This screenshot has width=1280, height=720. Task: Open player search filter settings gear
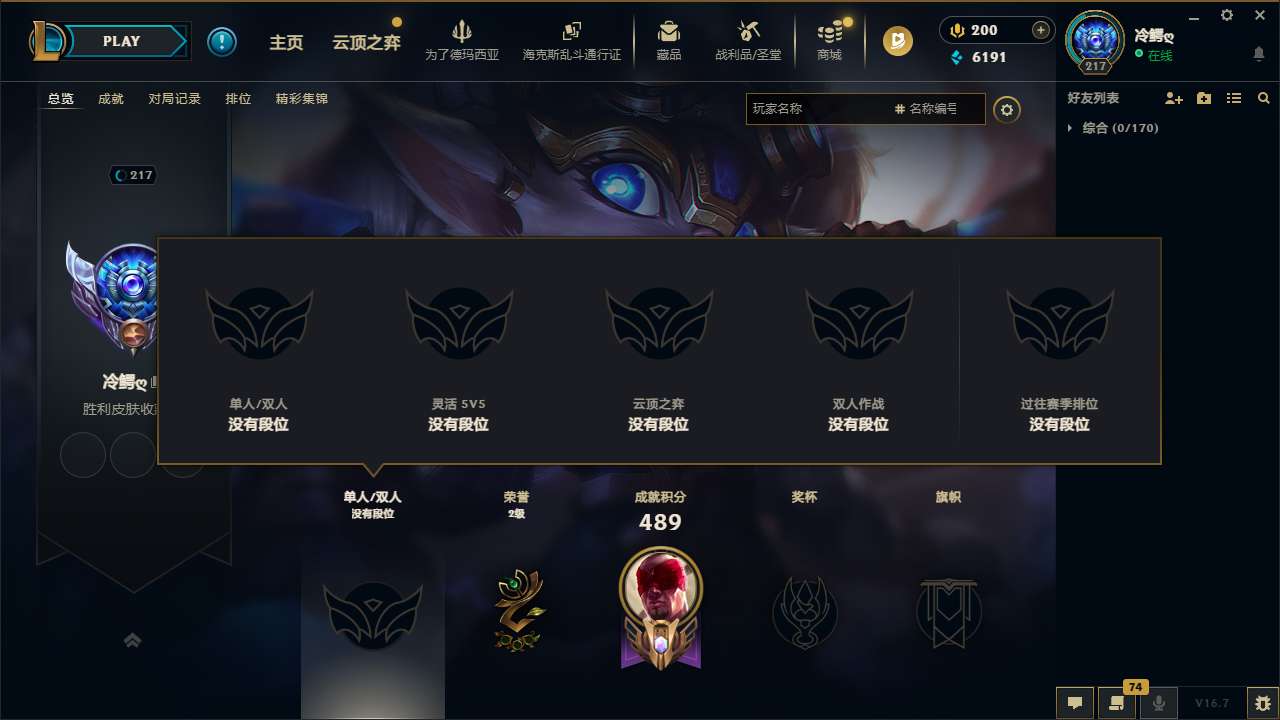(x=1007, y=109)
